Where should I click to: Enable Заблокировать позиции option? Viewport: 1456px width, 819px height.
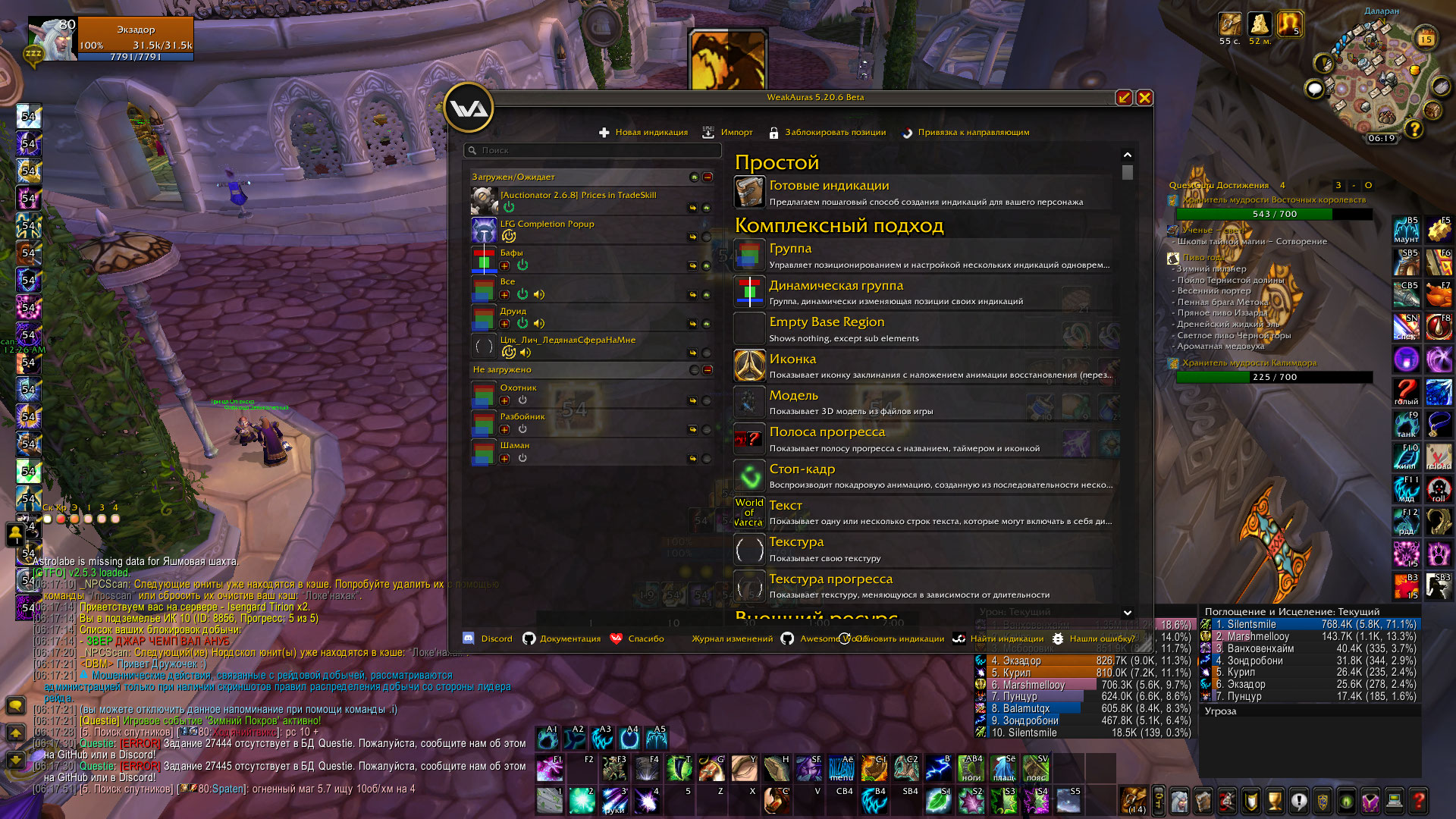click(x=773, y=131)
